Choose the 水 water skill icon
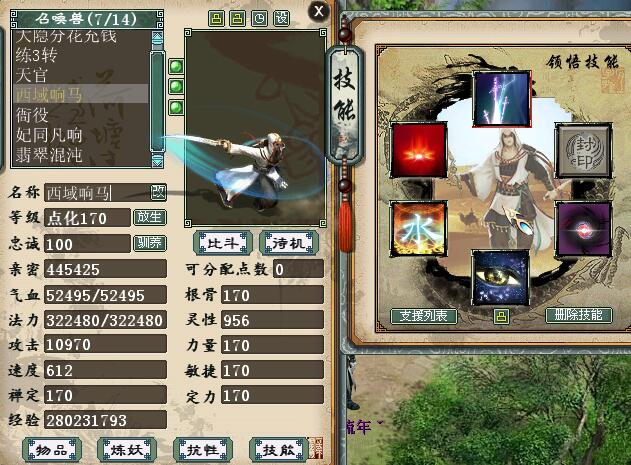This screenshot has width=631, height=465. (x=419, y=226)
